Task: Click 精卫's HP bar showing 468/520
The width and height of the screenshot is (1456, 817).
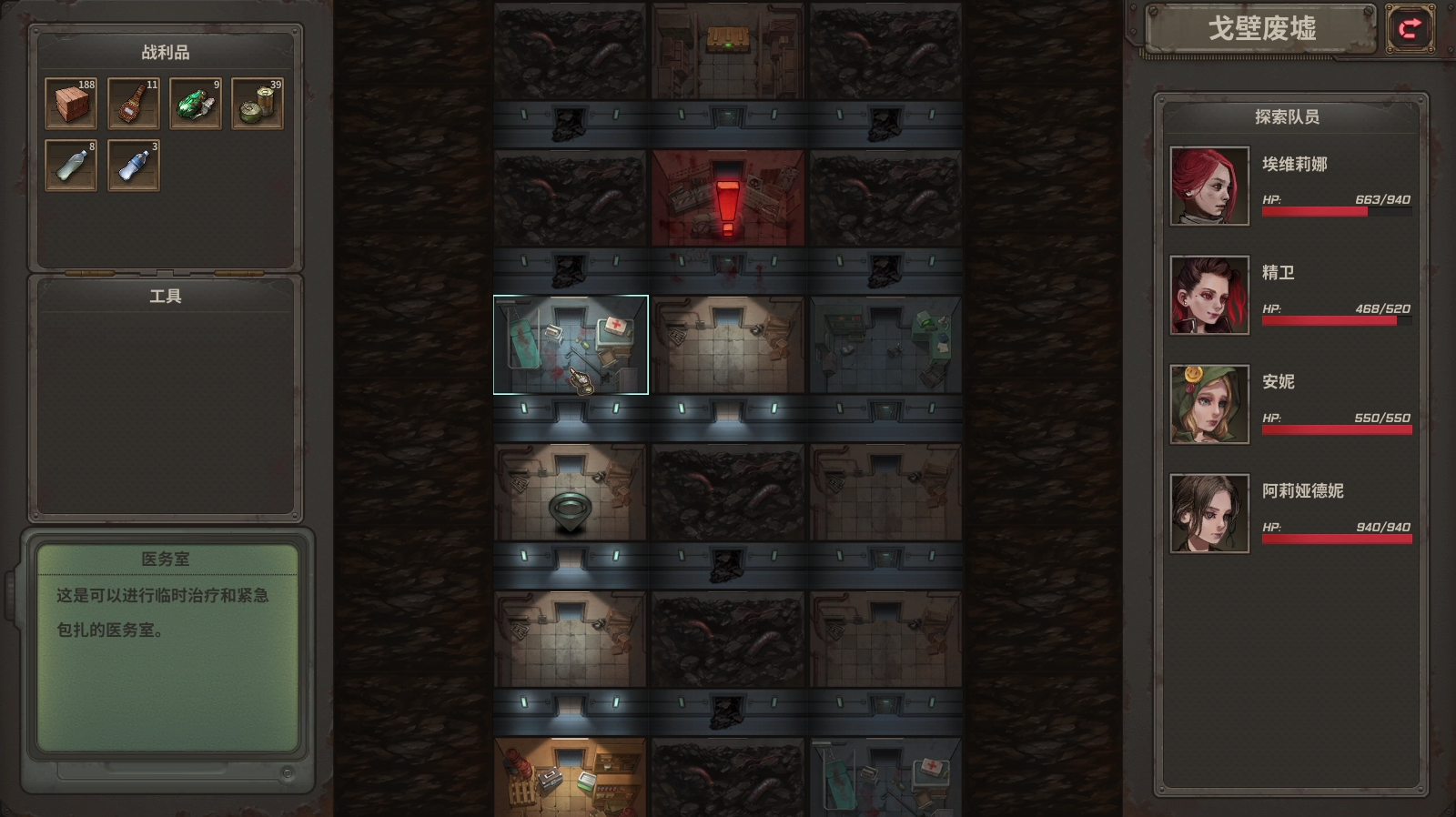Action: pos(1338,320)
